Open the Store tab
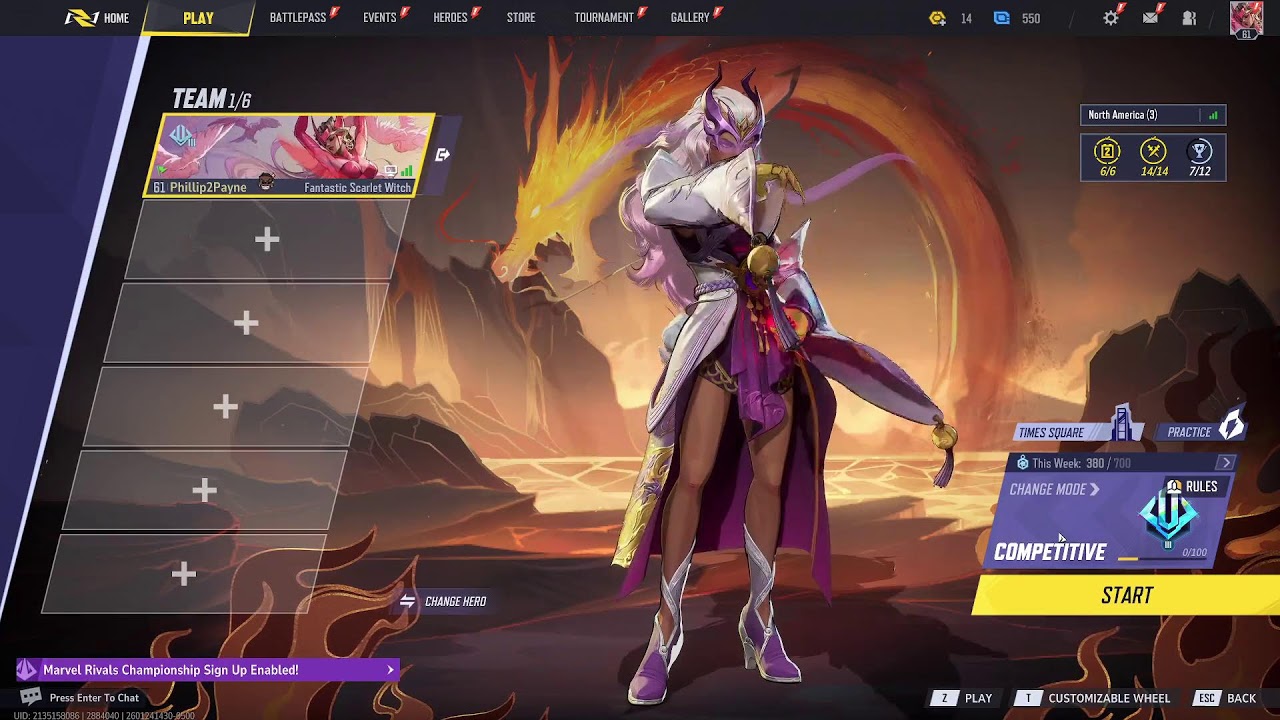This screenshot has height=720, width=1280. [x=520, y=18]
